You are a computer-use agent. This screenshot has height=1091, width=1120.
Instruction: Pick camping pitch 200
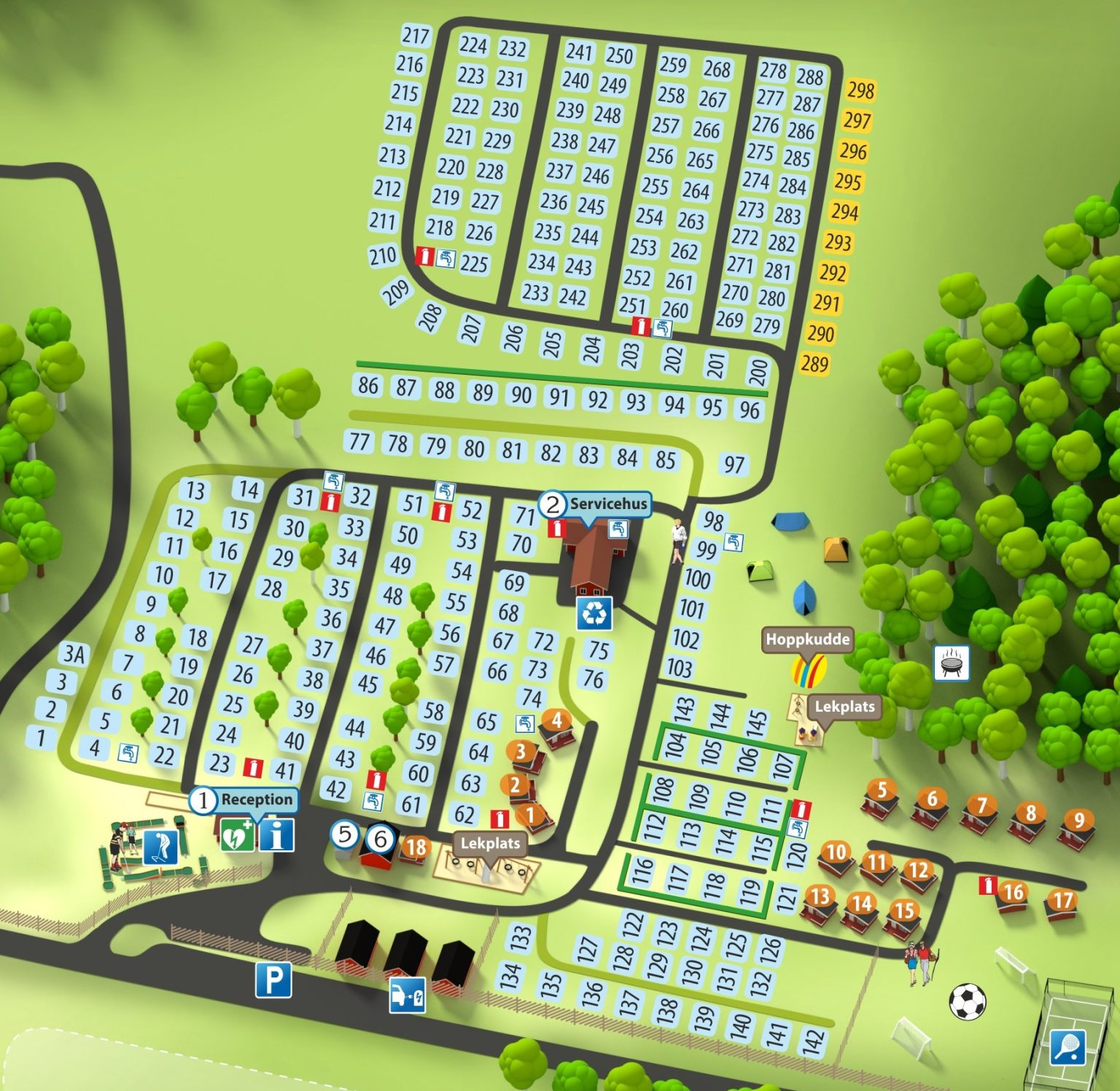coord(758,371)
